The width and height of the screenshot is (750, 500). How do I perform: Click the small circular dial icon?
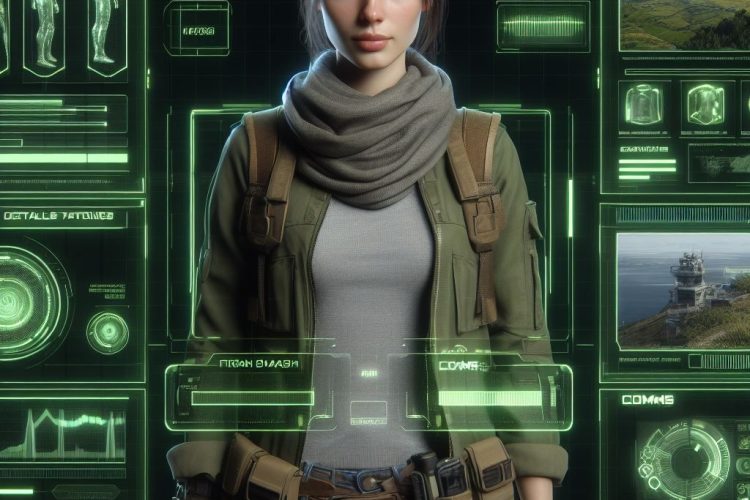(x=107, y=332)
